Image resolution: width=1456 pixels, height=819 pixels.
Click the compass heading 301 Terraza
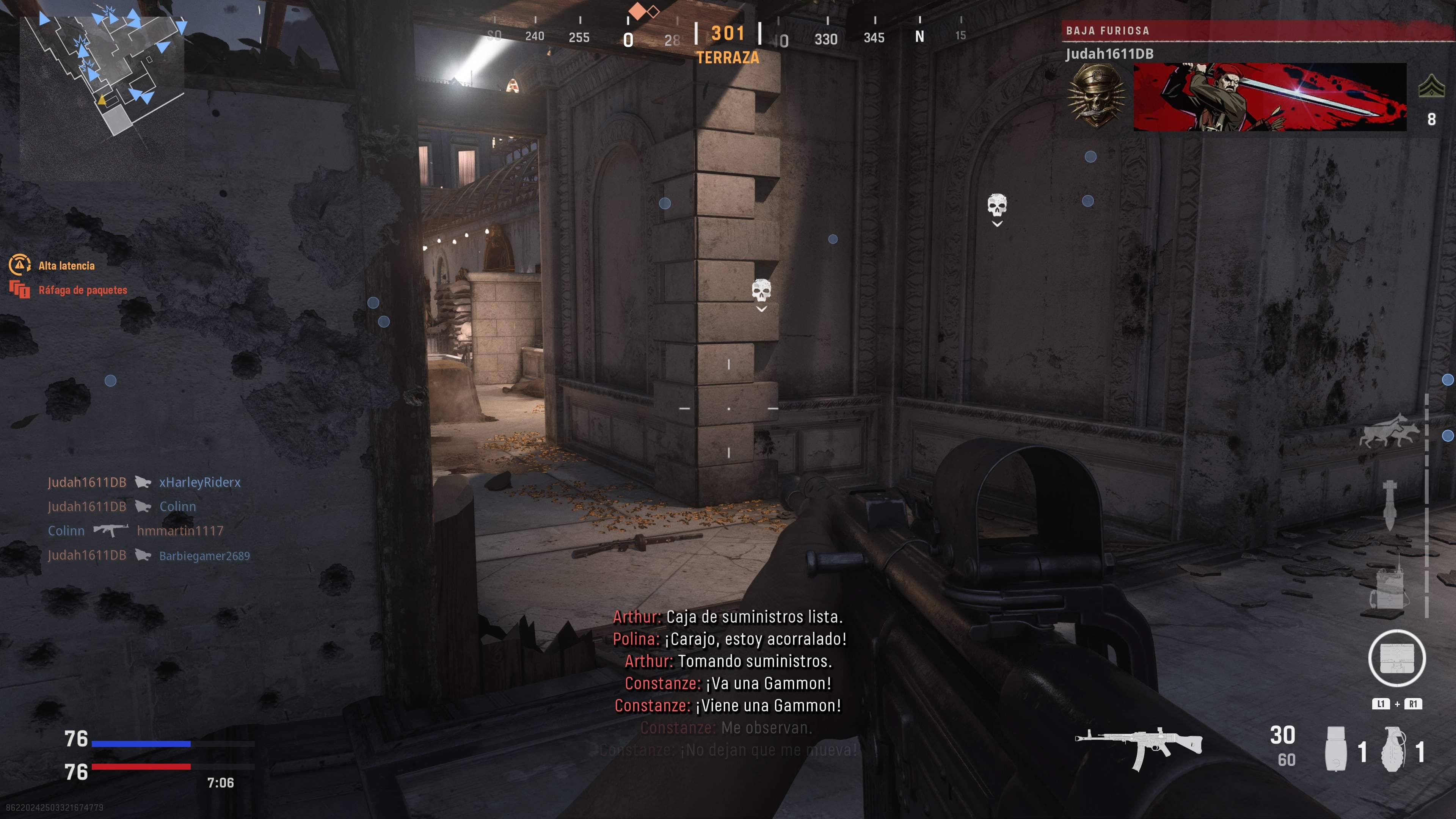click(728, 42)
